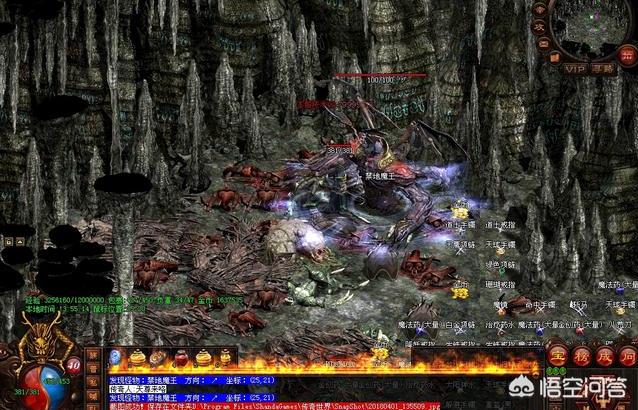Viewport: 638px width, 410px height.
Task: Select the blue swirl item in the belt
Action: [116, 357]
